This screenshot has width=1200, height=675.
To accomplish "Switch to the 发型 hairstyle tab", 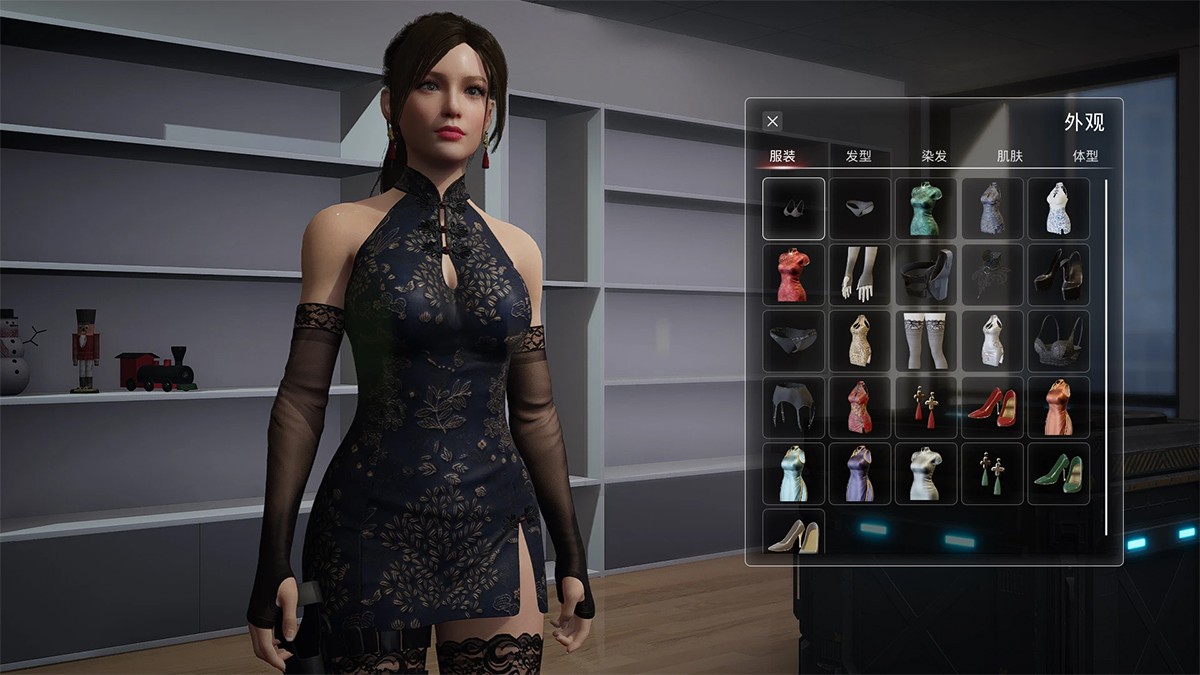I will 859,156.
